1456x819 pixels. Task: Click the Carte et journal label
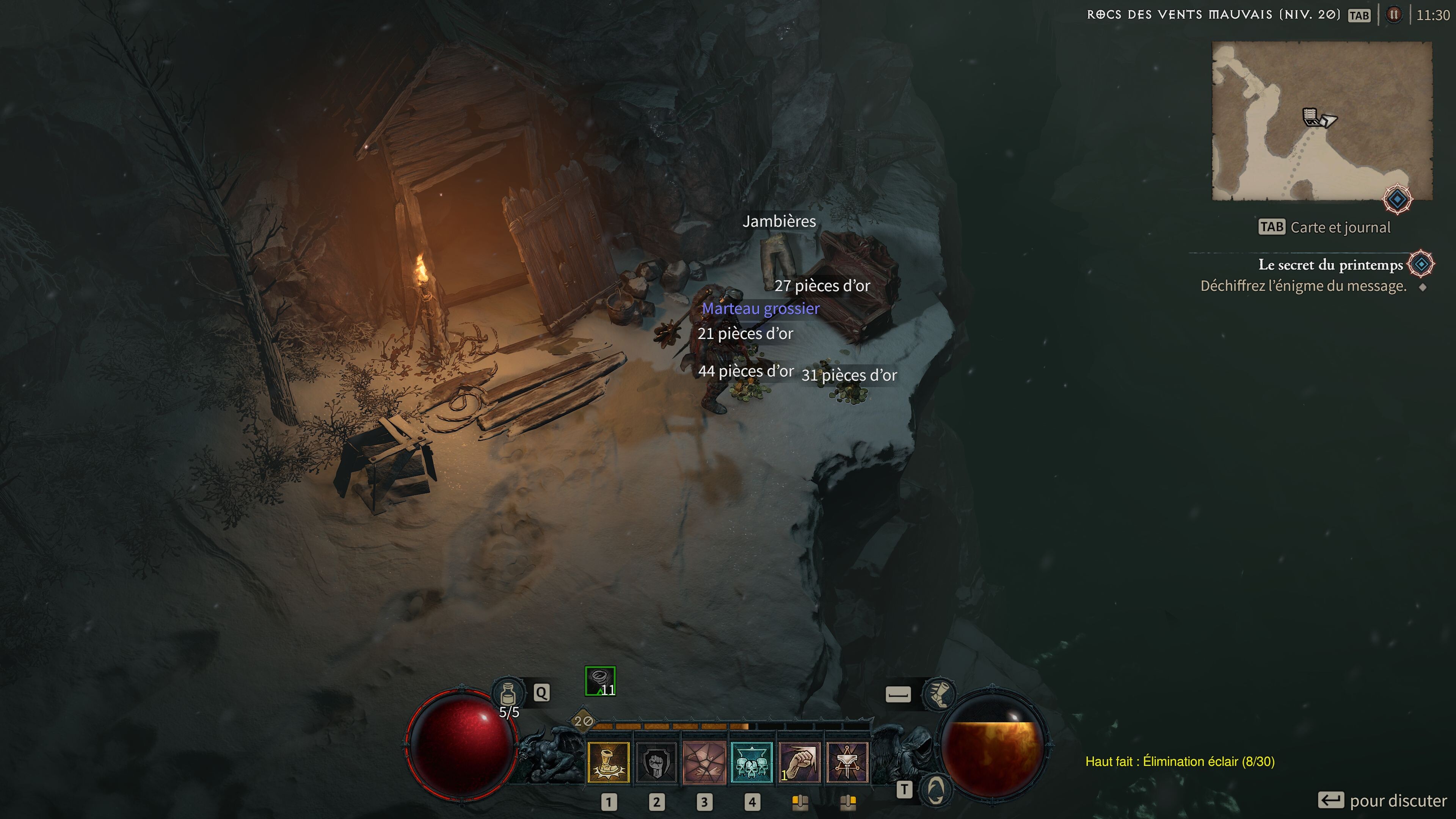[1340, 227]
